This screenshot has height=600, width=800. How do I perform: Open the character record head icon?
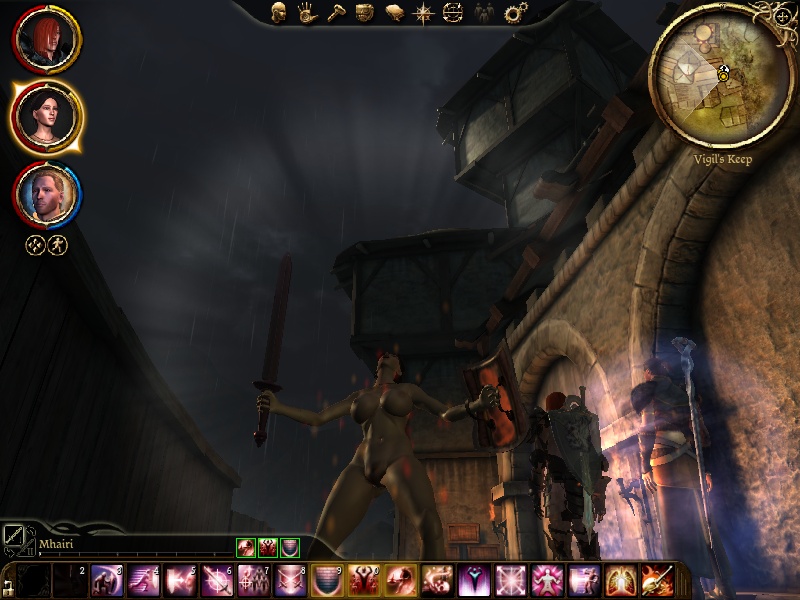click(279, 13)
